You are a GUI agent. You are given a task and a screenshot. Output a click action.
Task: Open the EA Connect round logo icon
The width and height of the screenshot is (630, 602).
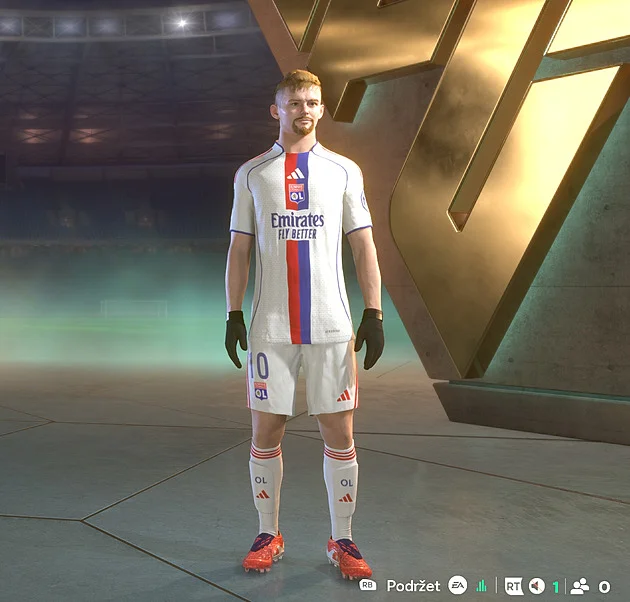(457, 585)
